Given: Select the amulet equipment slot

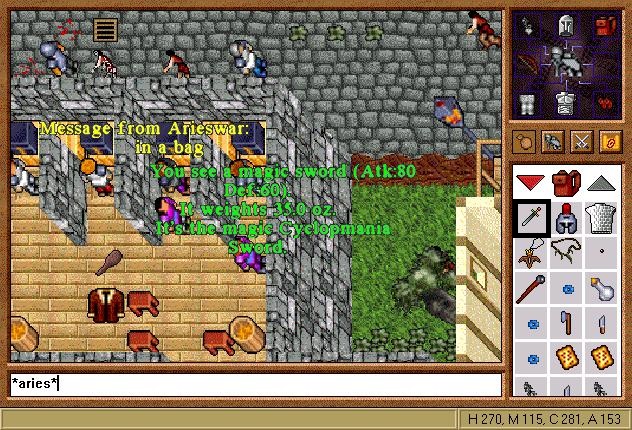Looking at the screenshot, I should (x=528, y=27).
